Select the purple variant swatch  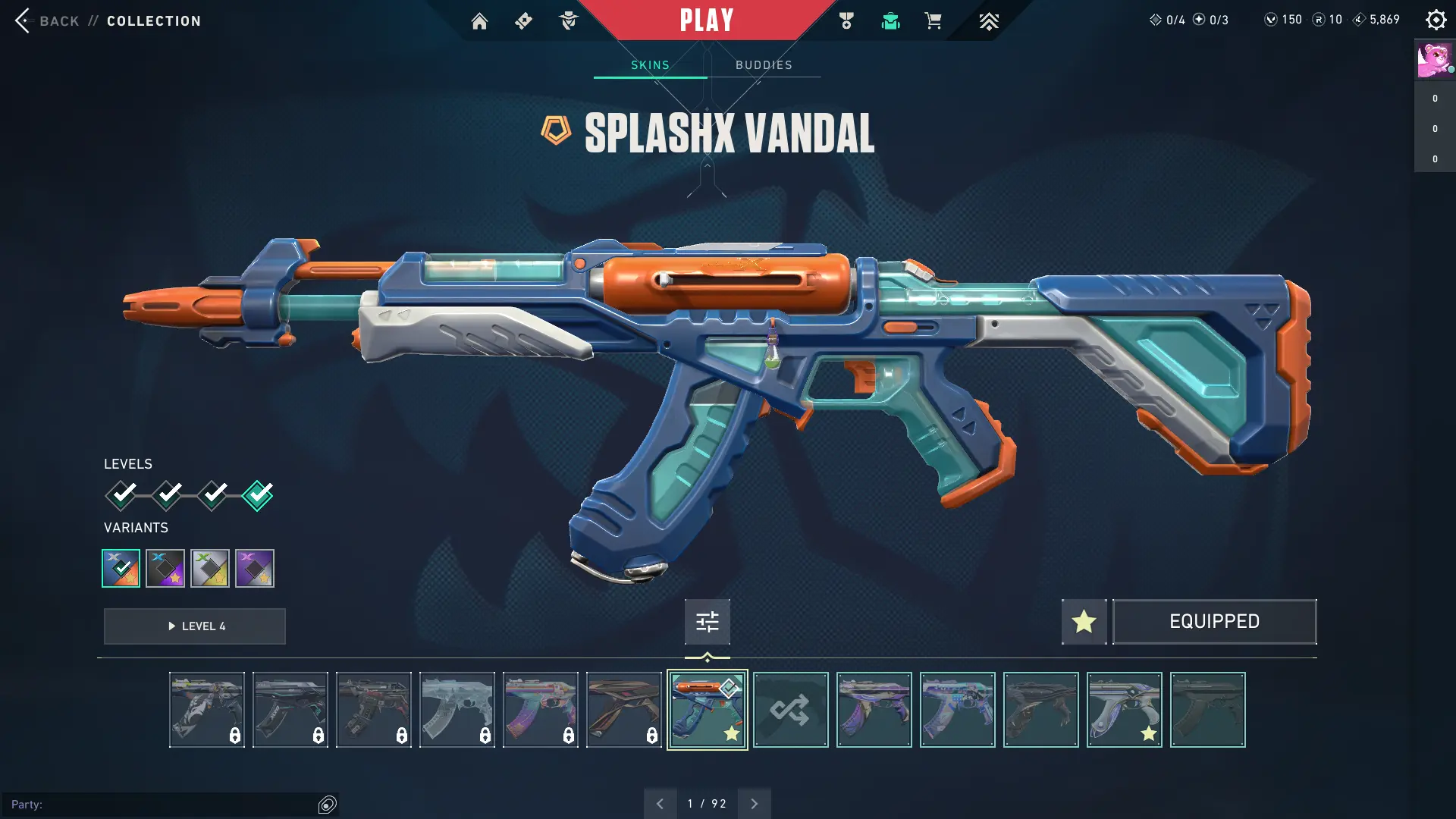pos(254,568)
